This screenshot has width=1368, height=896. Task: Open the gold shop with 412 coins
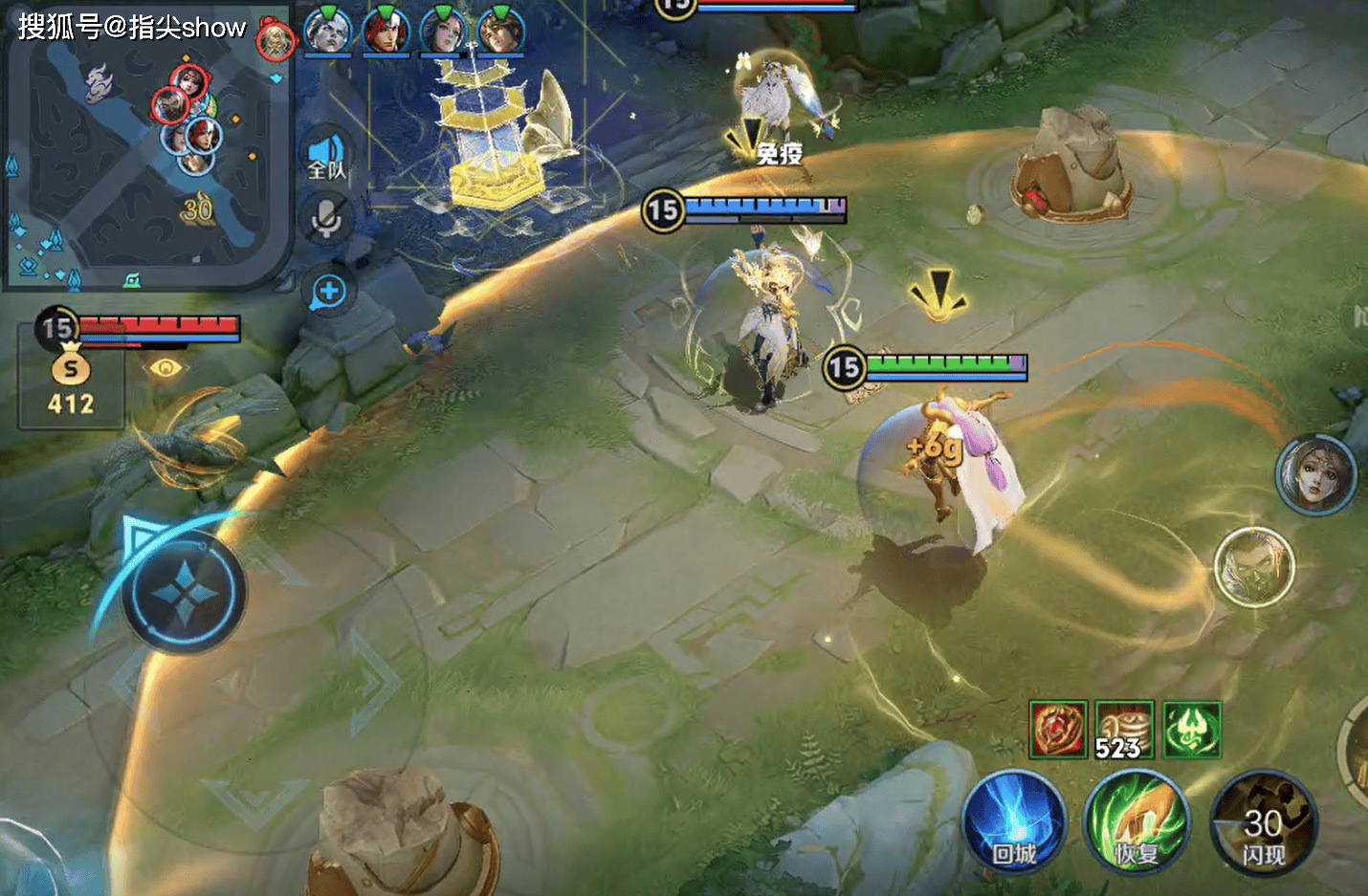click(x=71, y=381)
